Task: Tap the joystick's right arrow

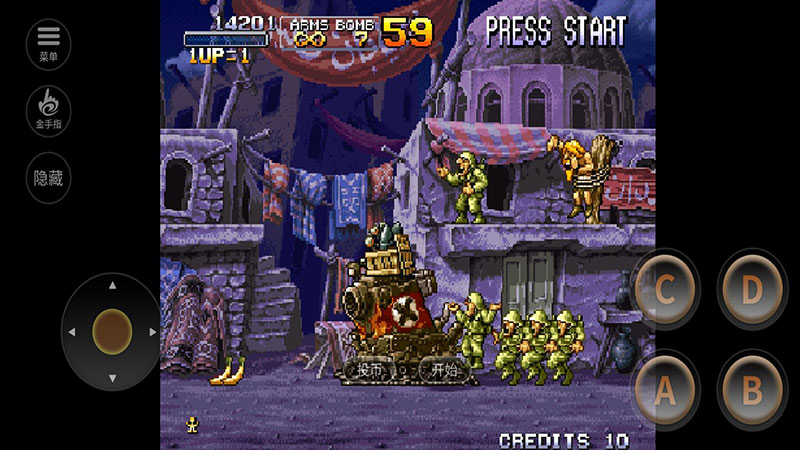Action: pos(154,331)
